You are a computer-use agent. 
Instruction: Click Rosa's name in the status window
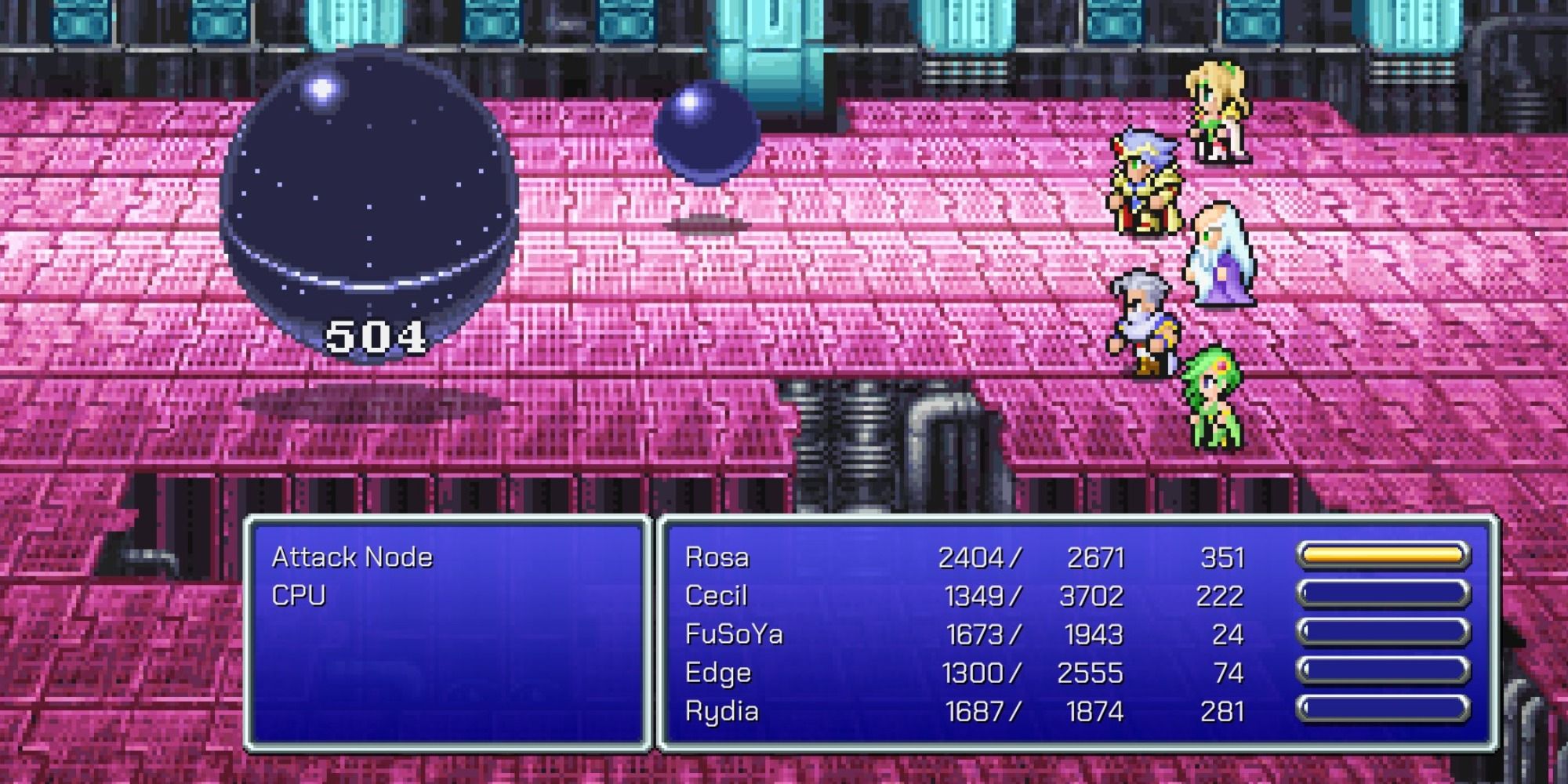[x=720, y=557]
